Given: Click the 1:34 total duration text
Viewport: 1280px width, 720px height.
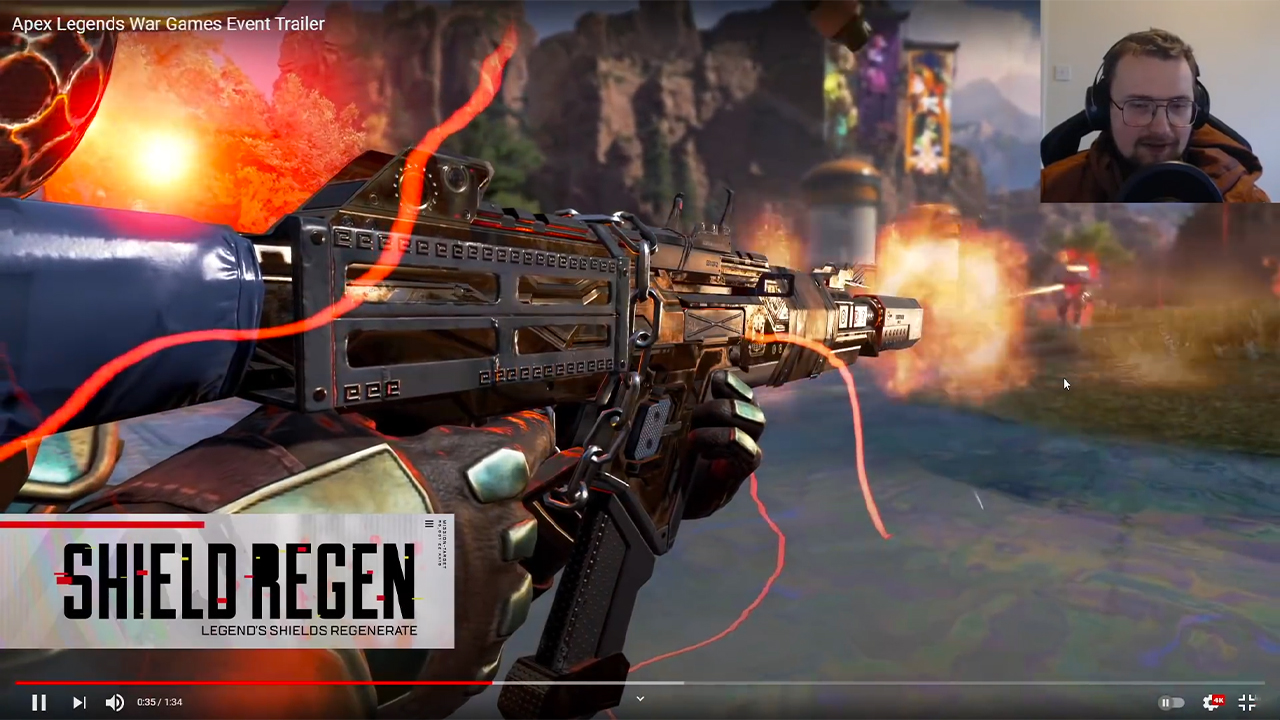Looking at the screenshot, I should click(172, 702).
